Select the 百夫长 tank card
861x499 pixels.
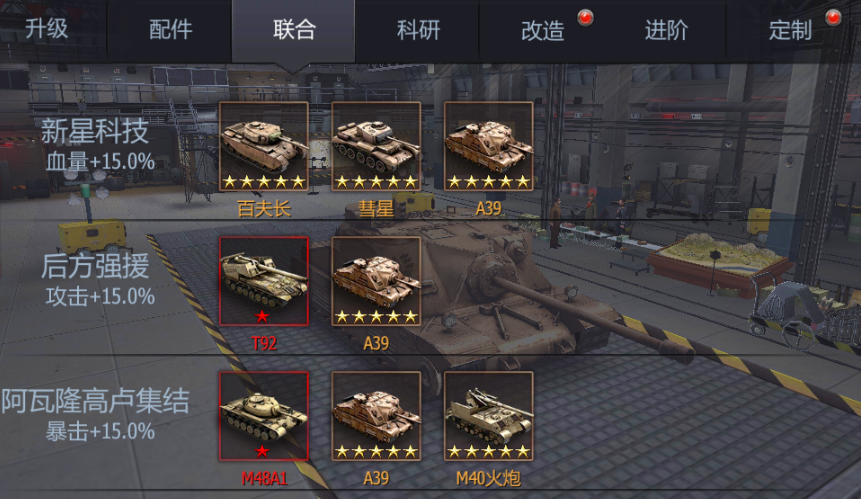[x=264, y=146]
